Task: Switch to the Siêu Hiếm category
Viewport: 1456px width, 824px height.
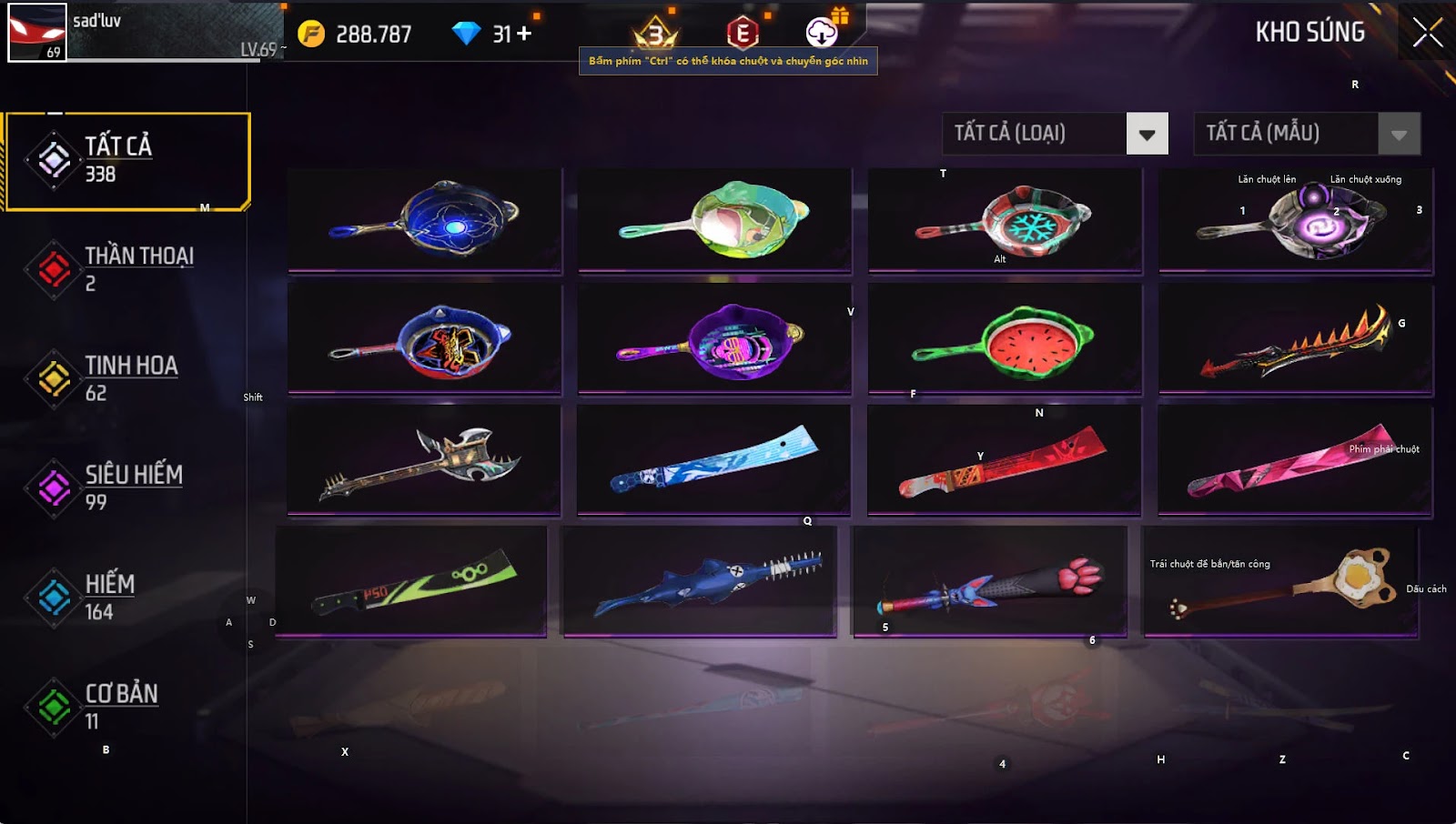Action: (127, 487)
